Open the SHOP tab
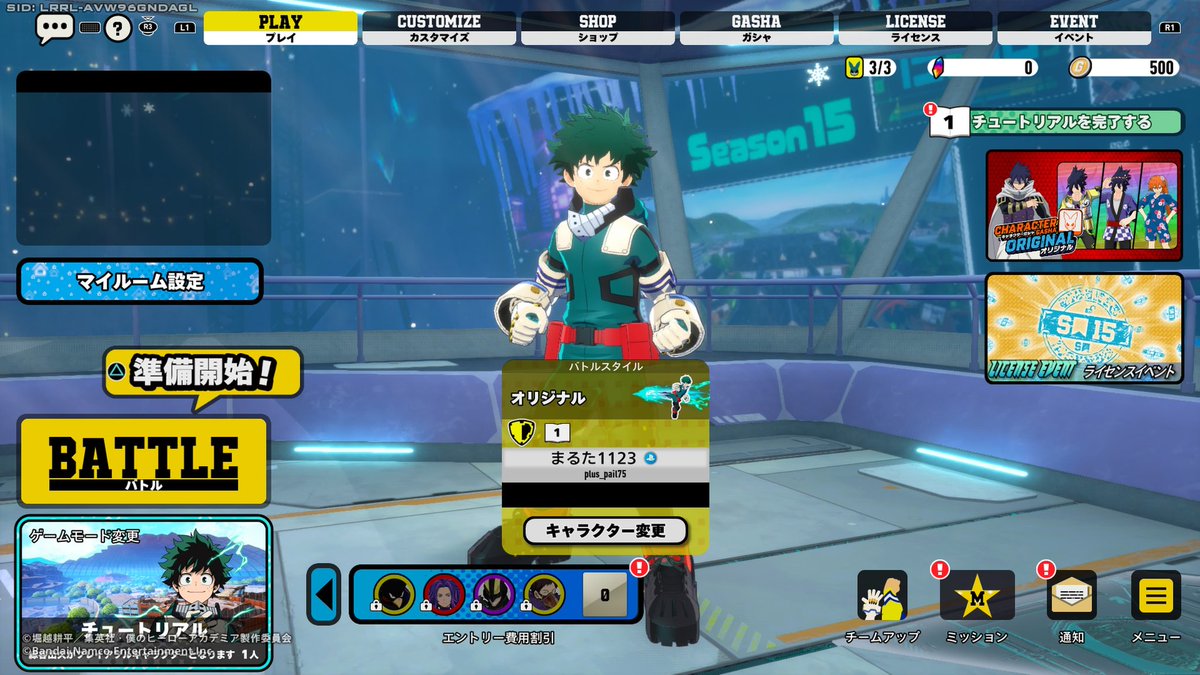1200x675 pixels. (x=598, y=27)
